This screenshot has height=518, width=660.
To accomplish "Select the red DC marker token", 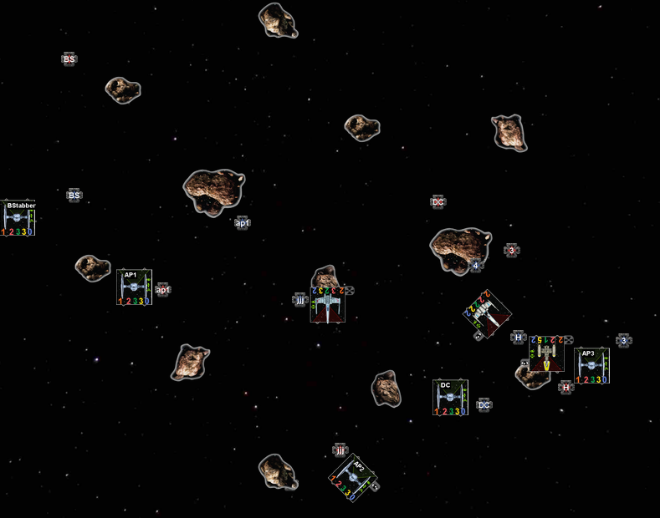I will point(438,202).
